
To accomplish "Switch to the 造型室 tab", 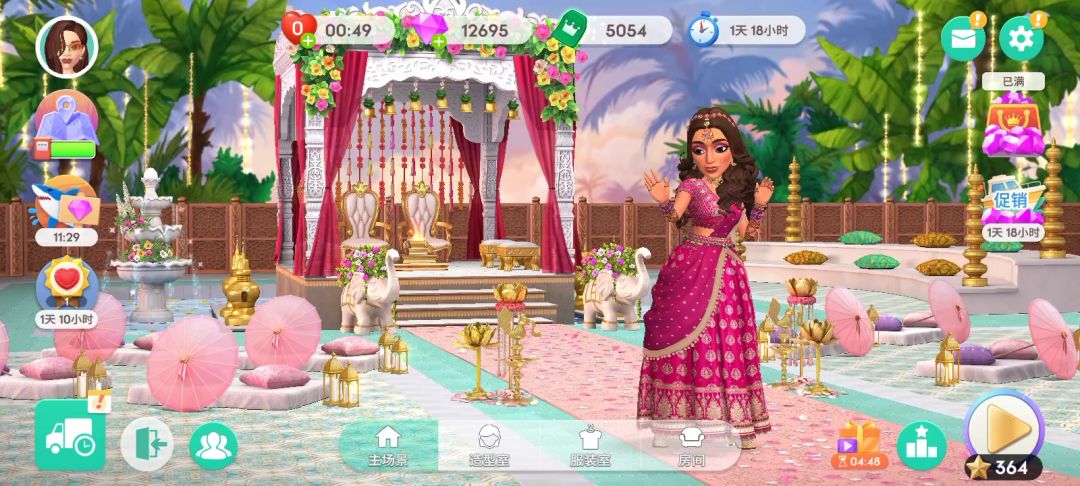I will 489,446.
